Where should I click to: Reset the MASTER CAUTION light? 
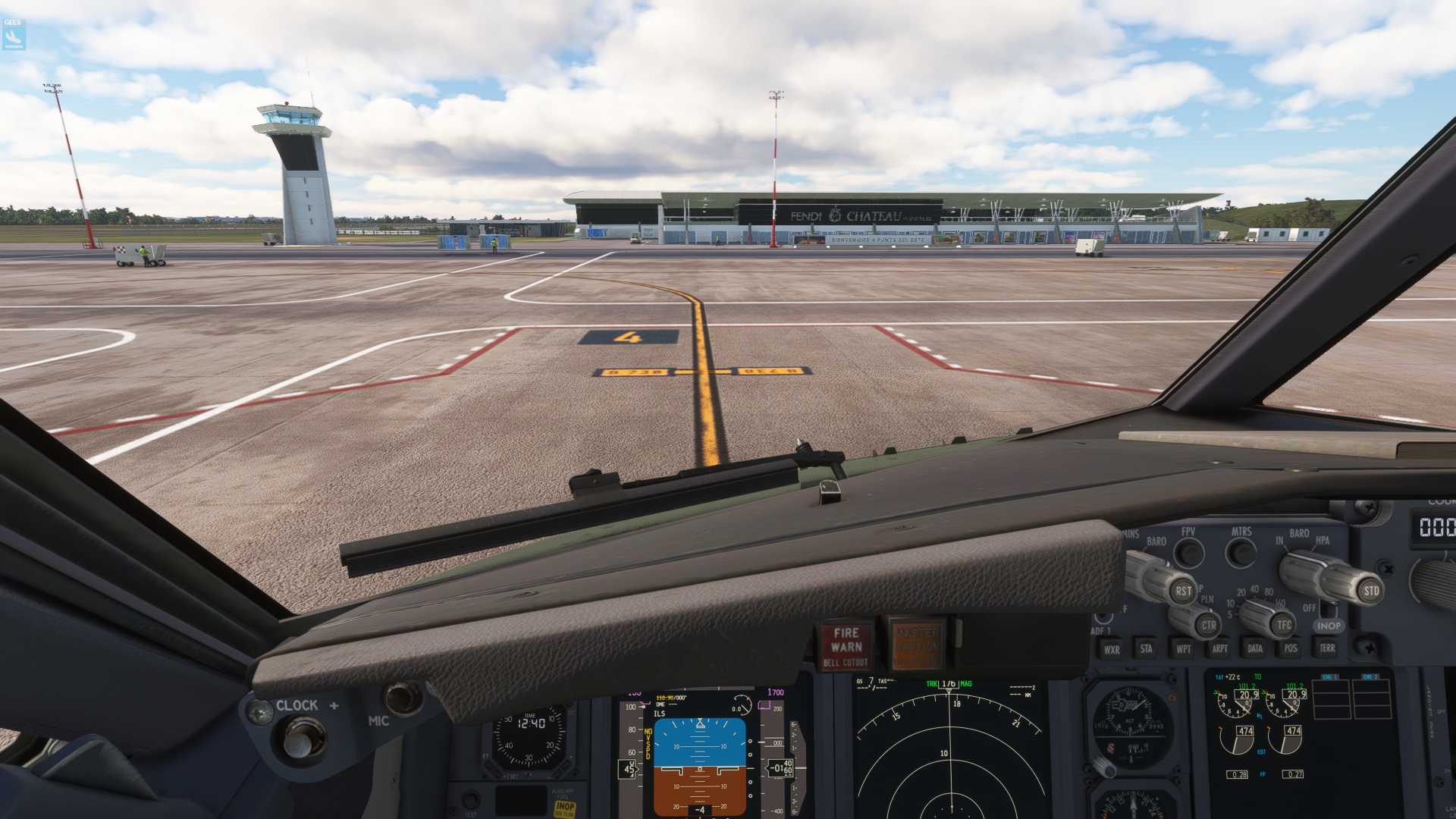tap(917, 645)
